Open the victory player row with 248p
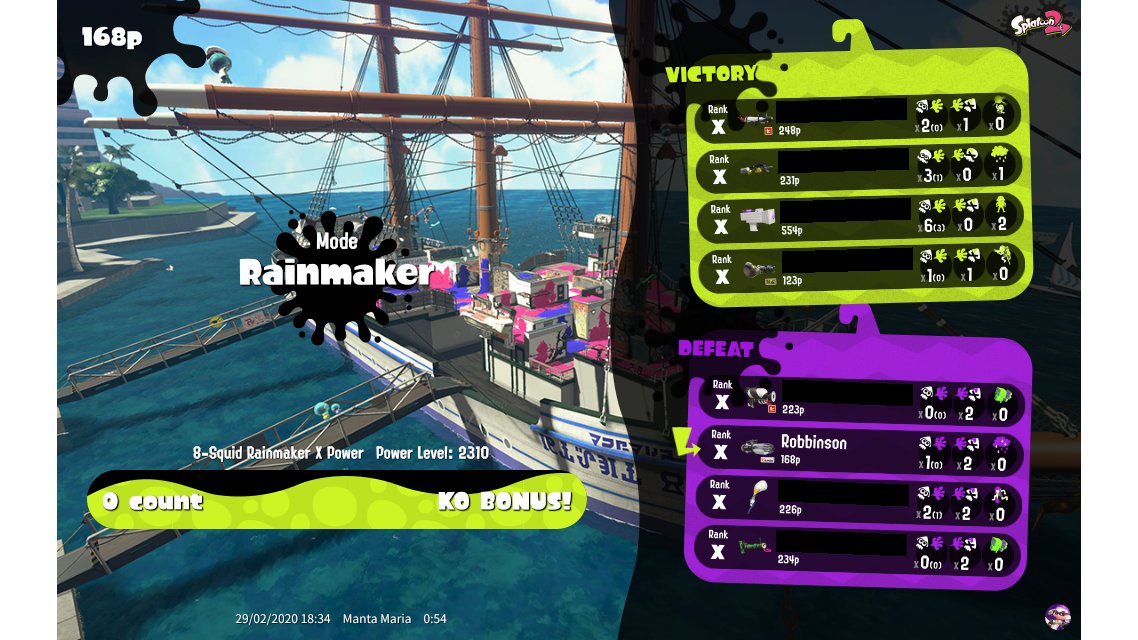This screenshot has height=640, width=1138. (860, 117)
